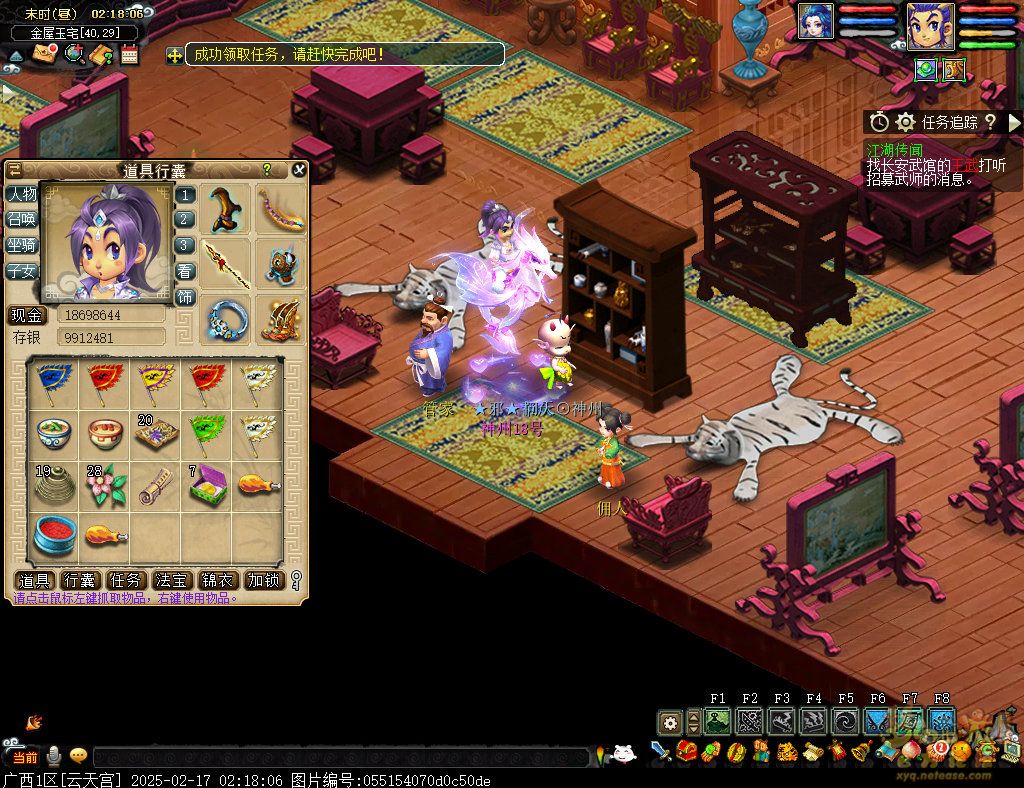Select the 锦衣 tab

[x=219, y=580]
